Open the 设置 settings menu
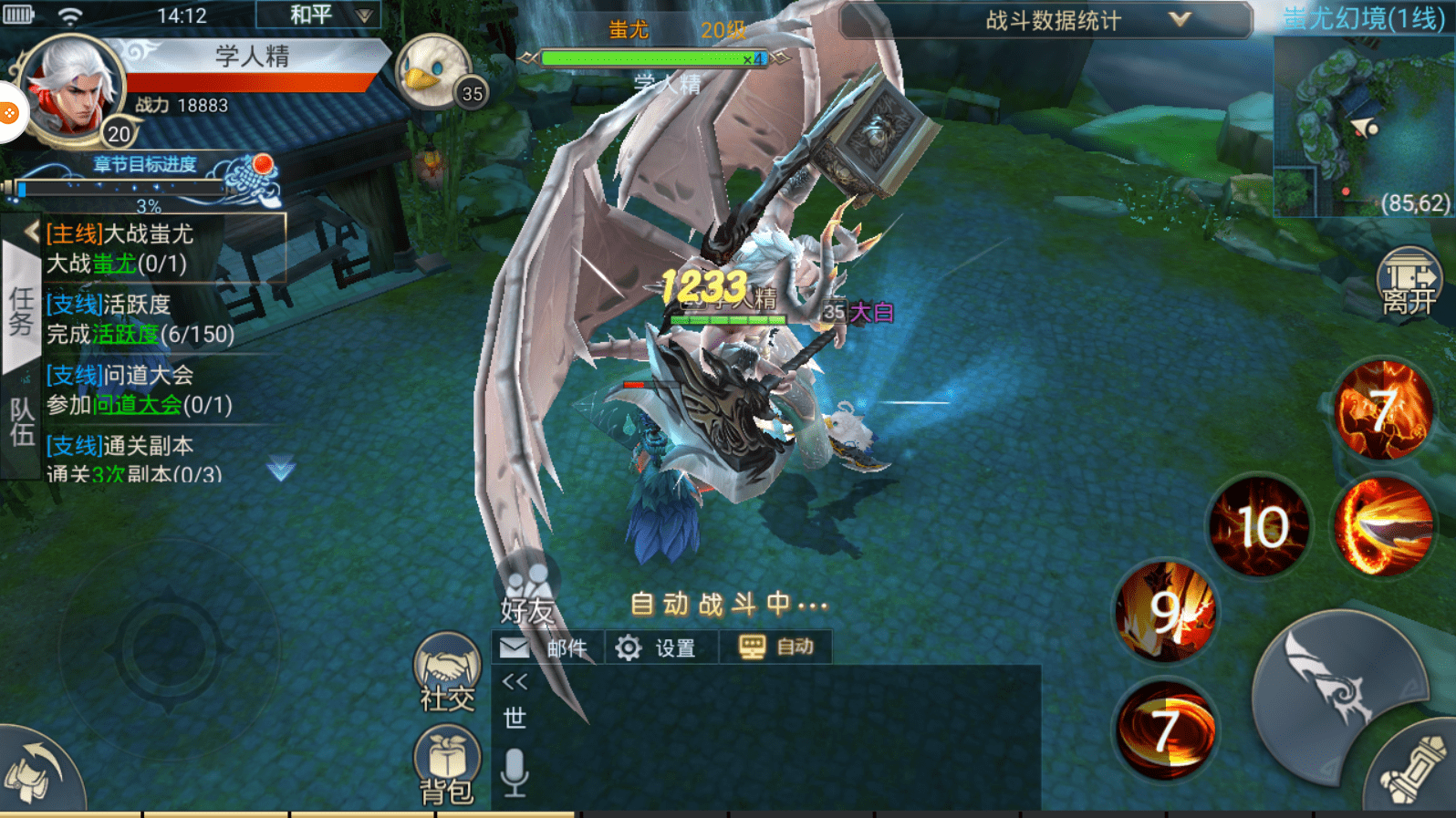 [x=659, y=647]
